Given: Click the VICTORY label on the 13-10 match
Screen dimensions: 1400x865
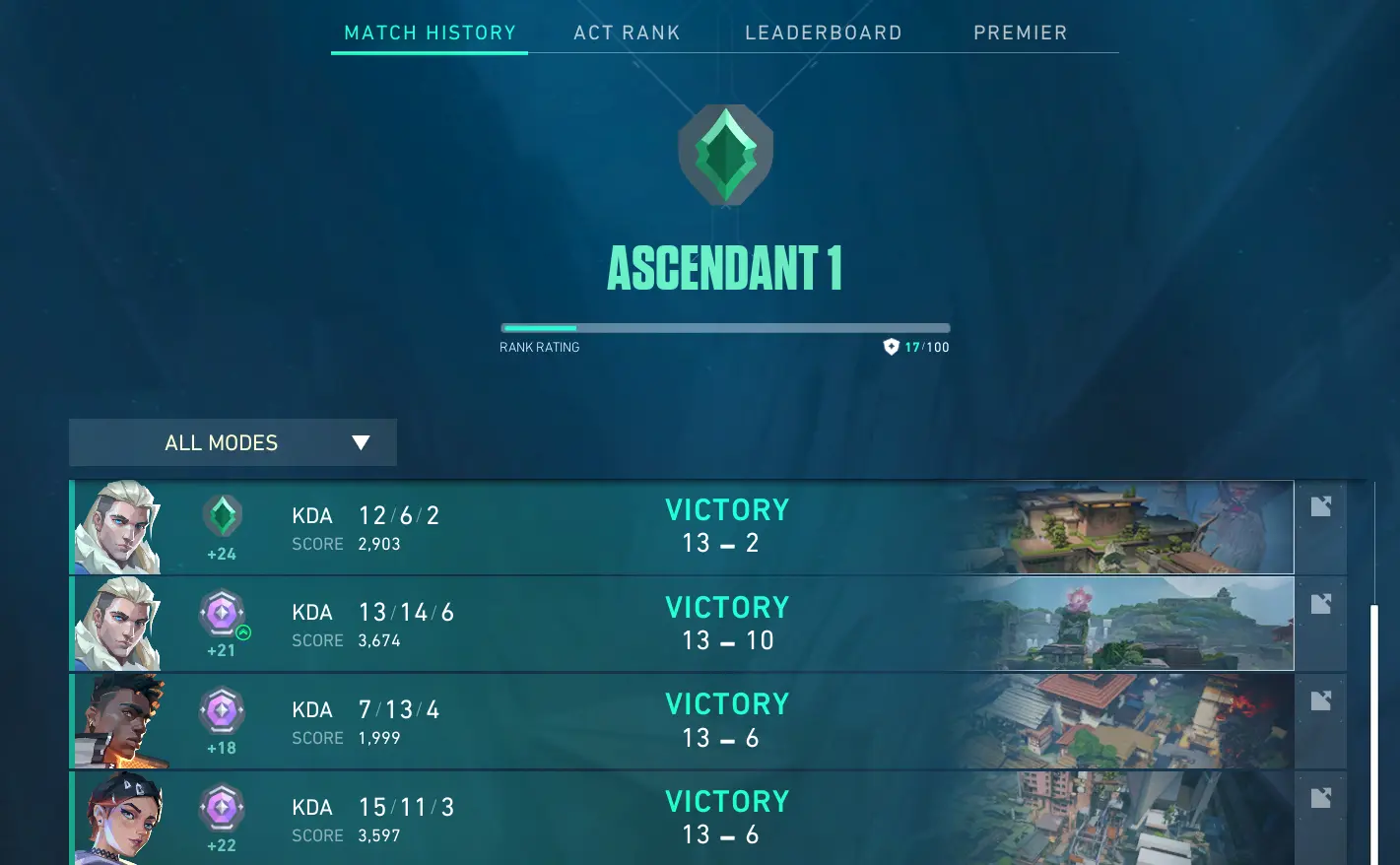Looking at the screenshot, I should coord(727,607).
